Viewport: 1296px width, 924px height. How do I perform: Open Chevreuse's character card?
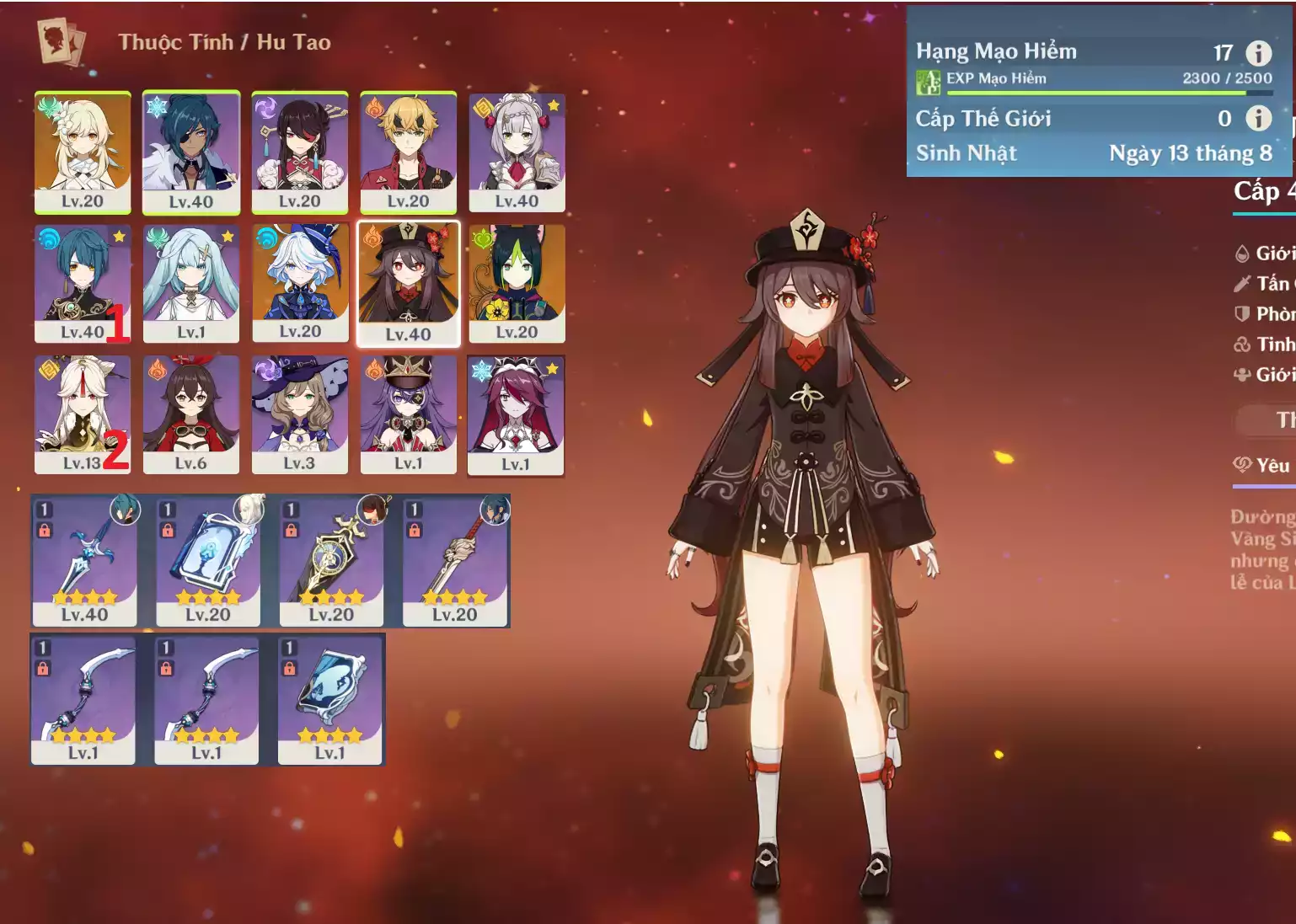pyautogui.click(x=409, y=414)
